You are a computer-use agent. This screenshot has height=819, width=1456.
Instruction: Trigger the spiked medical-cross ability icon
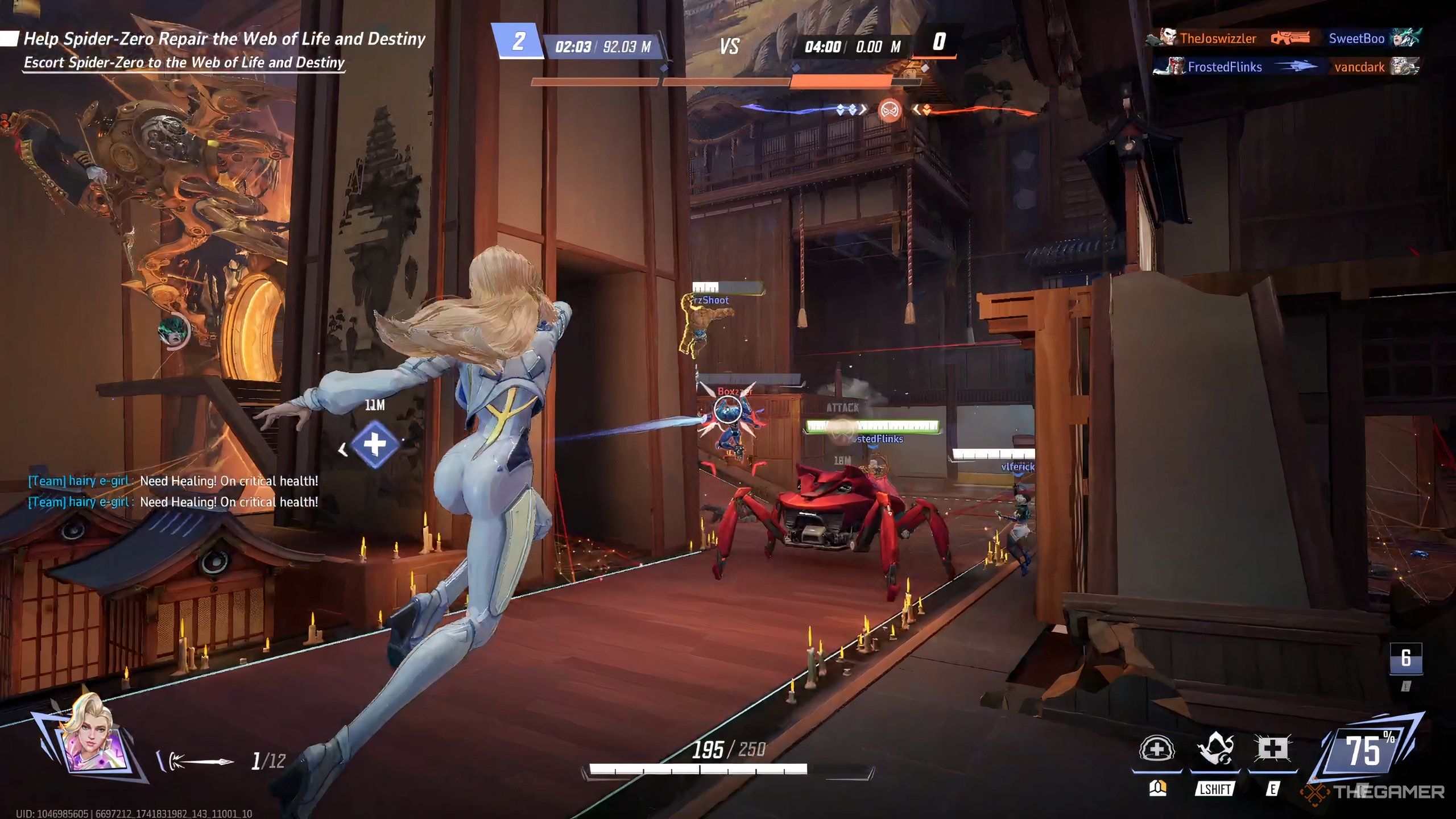click(x=1272, y=749)
